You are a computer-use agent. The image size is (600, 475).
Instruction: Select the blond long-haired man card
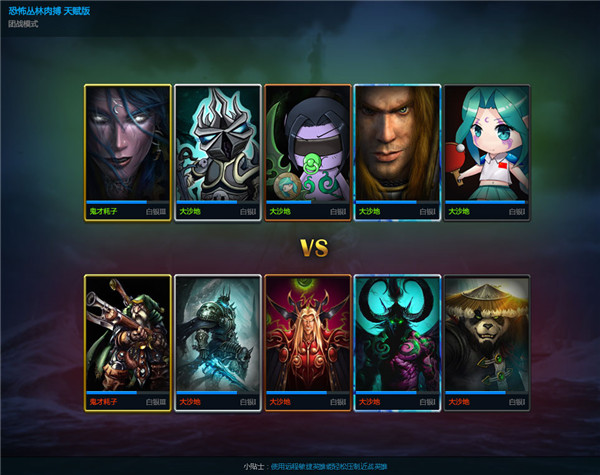(x=397, y=145)
